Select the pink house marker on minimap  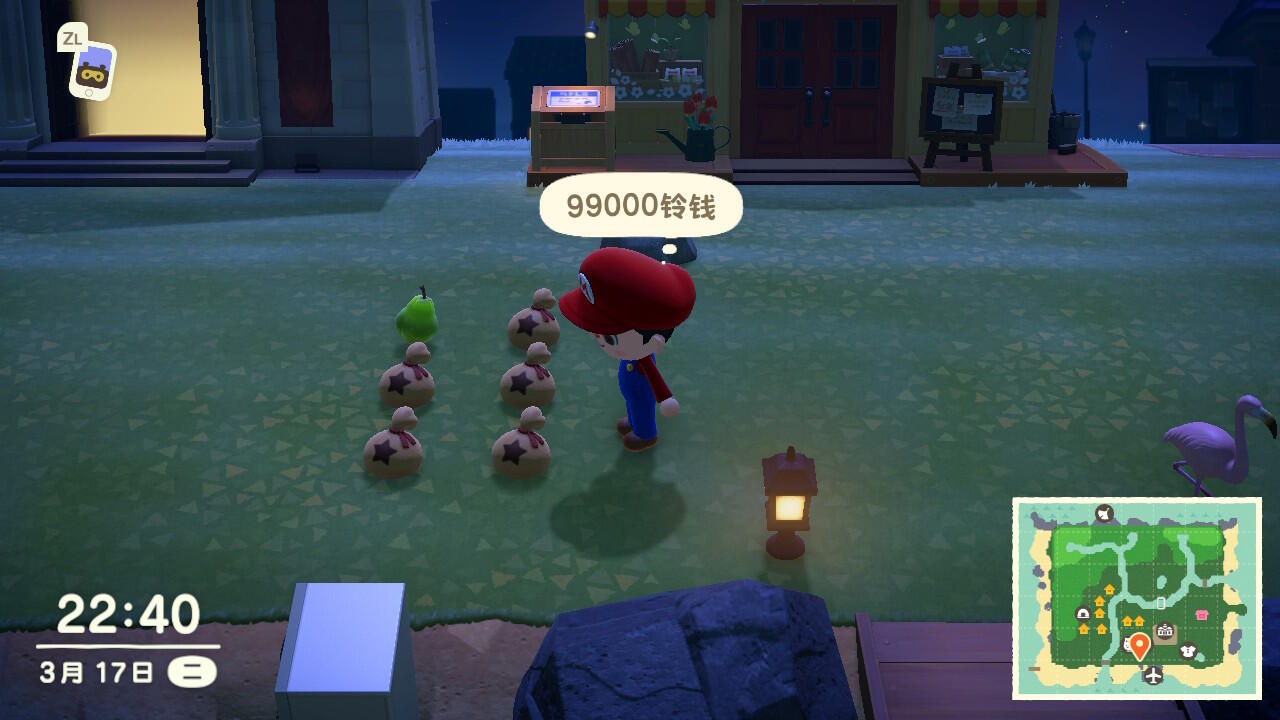(x=1201, y=614)
